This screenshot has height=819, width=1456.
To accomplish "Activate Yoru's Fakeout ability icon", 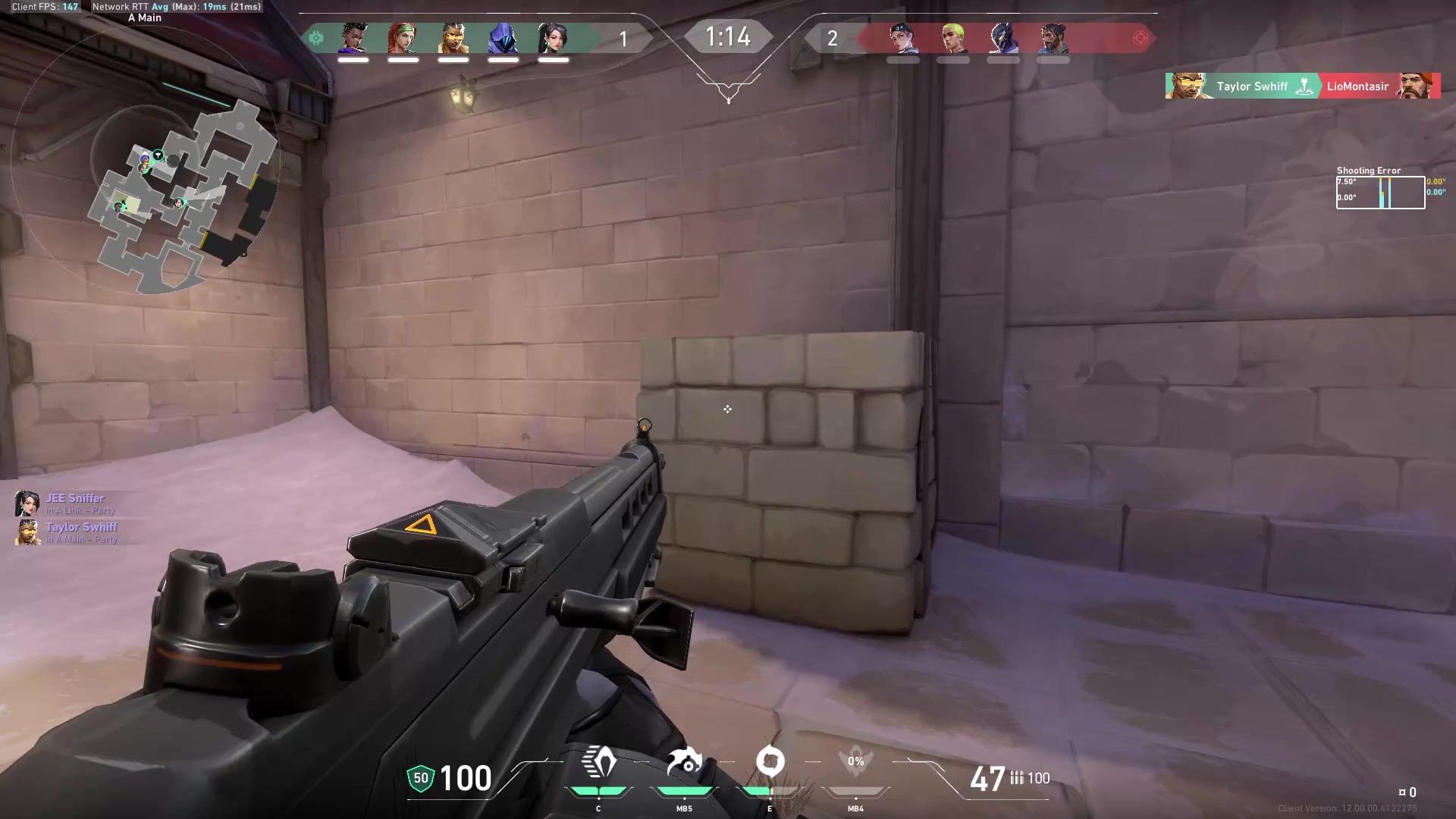I will 598,763.
